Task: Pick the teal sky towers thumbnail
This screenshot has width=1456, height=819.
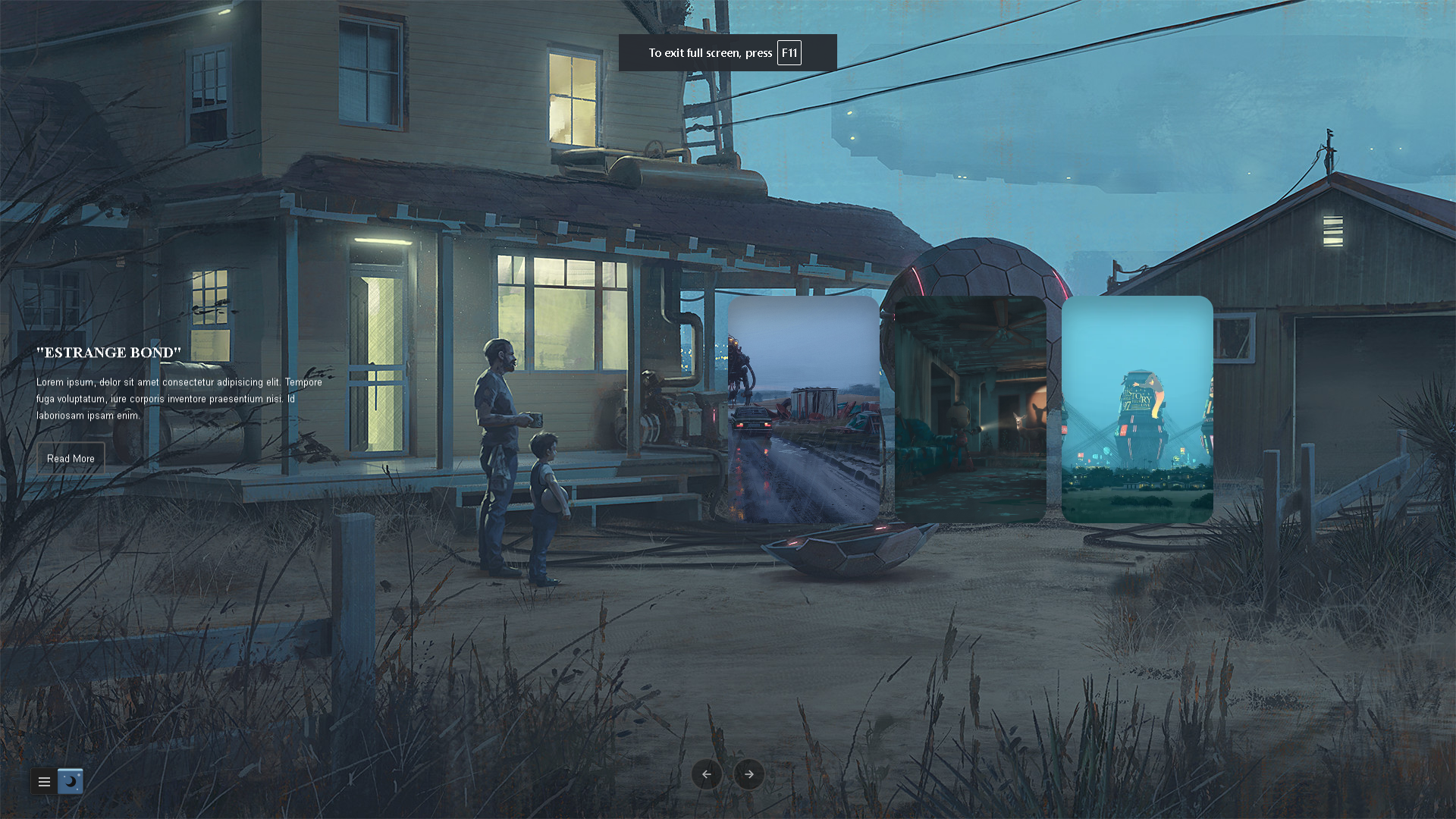Action: 1137,409
